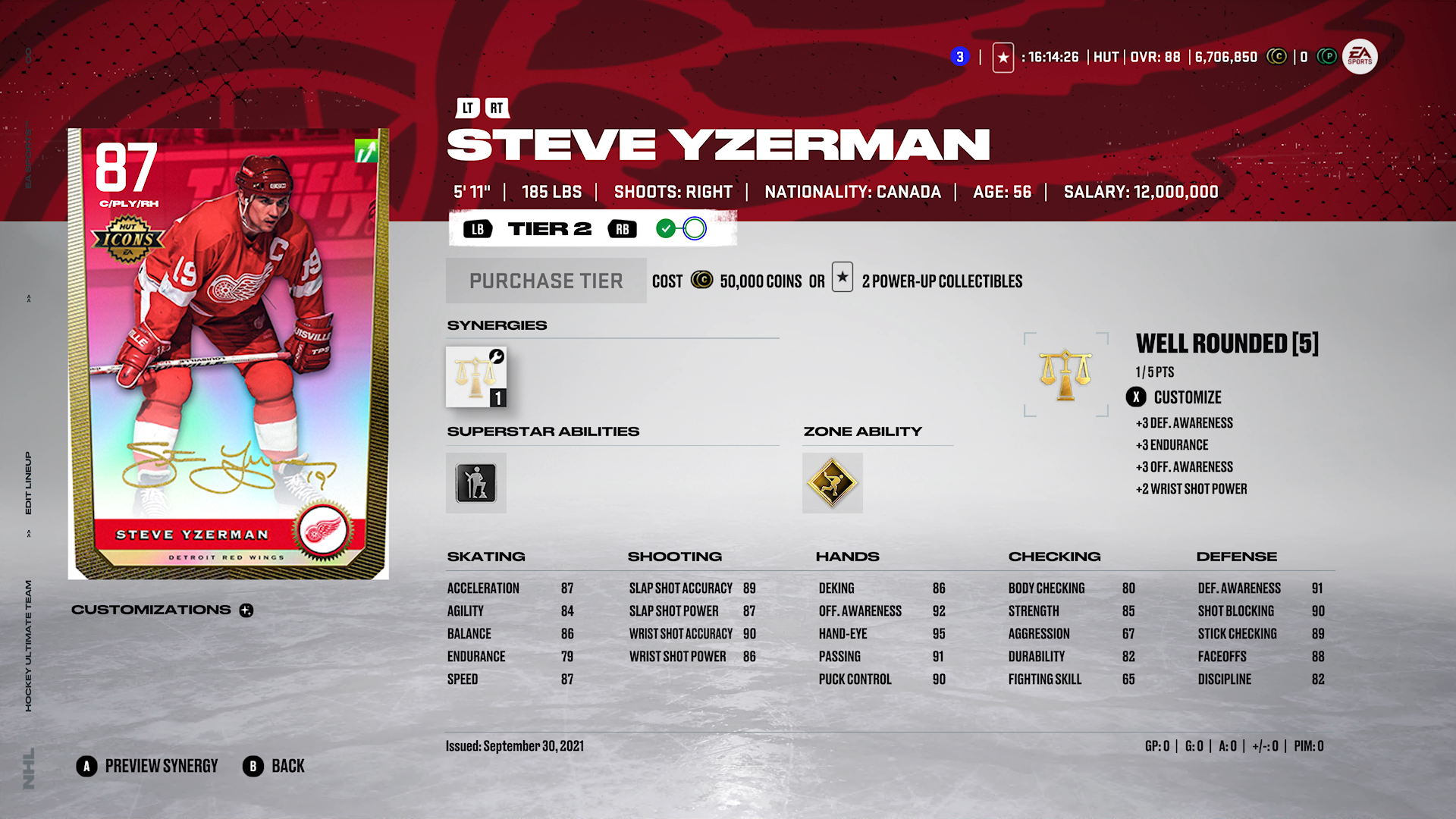Viewport: 1456px width, 819px height.
Task: Select the gold Zone Ability diamond icon
Action: tap(832, 483)
